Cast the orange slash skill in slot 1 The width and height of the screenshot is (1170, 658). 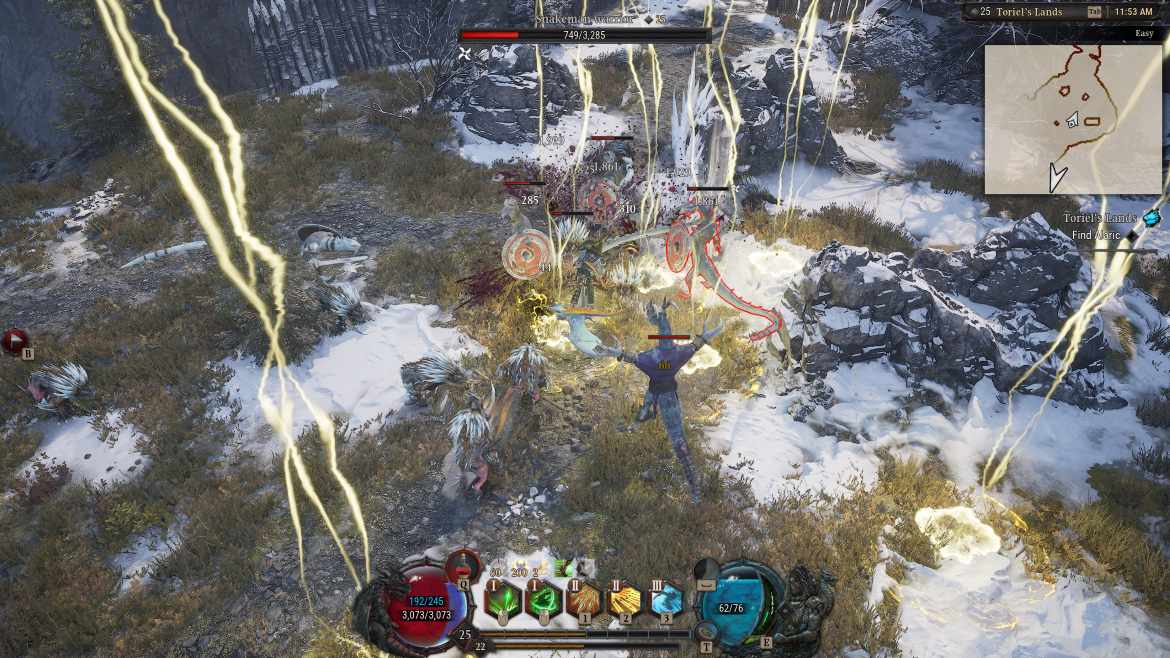click(x=583, y=600)
